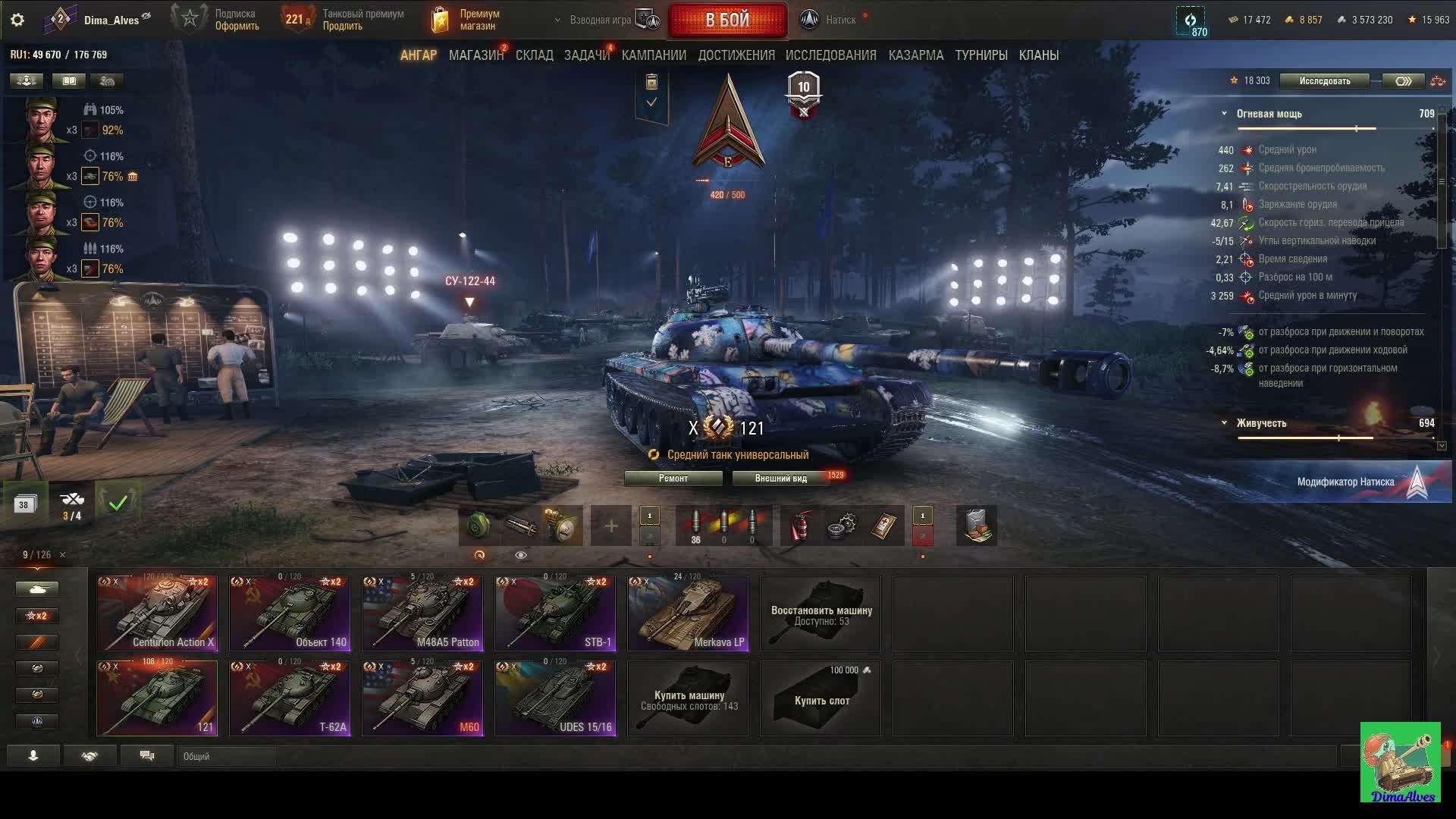1456x819 pixels.
Task: Open the СКЛАД tab
Action: [x=534, y=55]
